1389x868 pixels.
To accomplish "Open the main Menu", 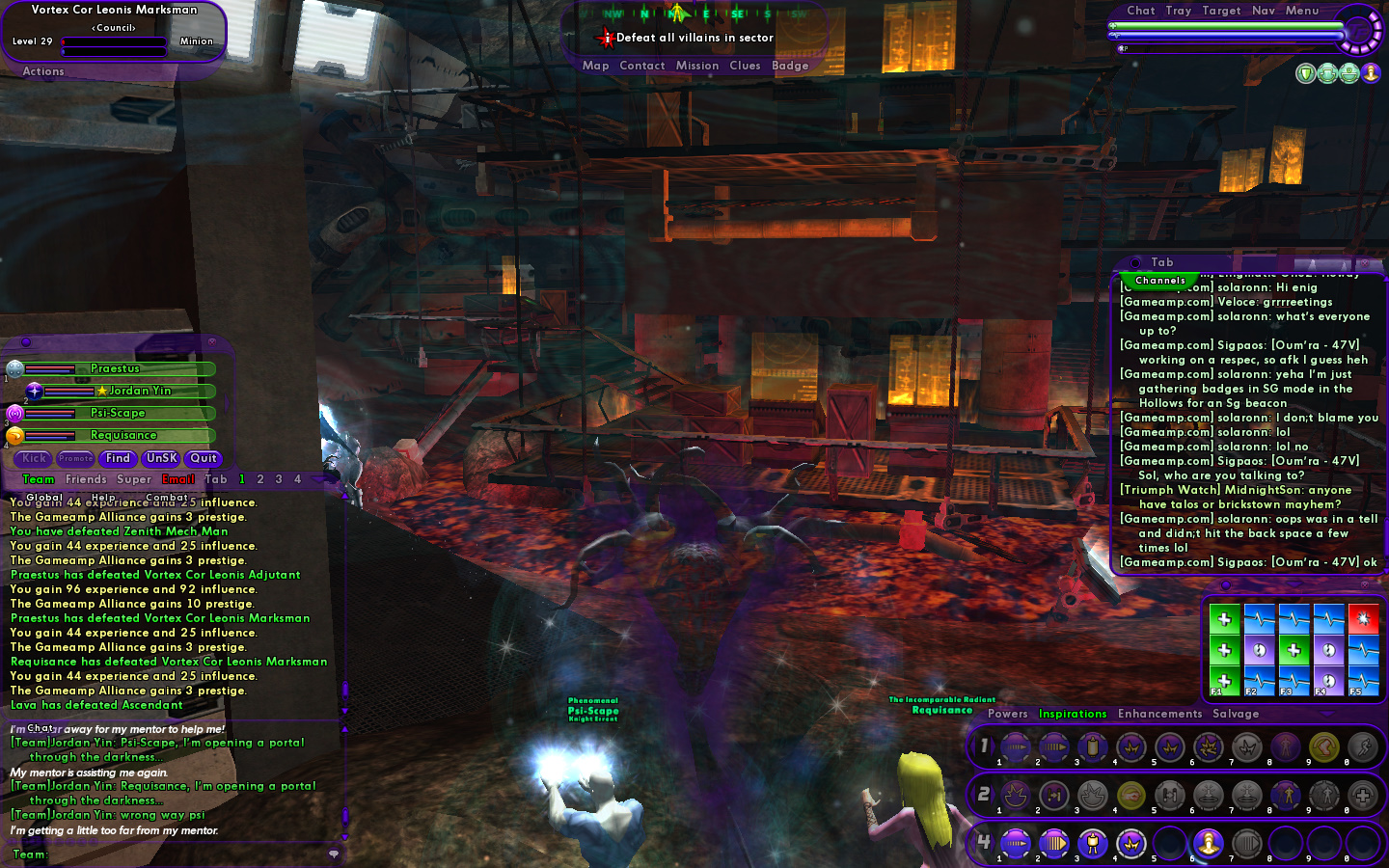I will (x=1301, y=11).
